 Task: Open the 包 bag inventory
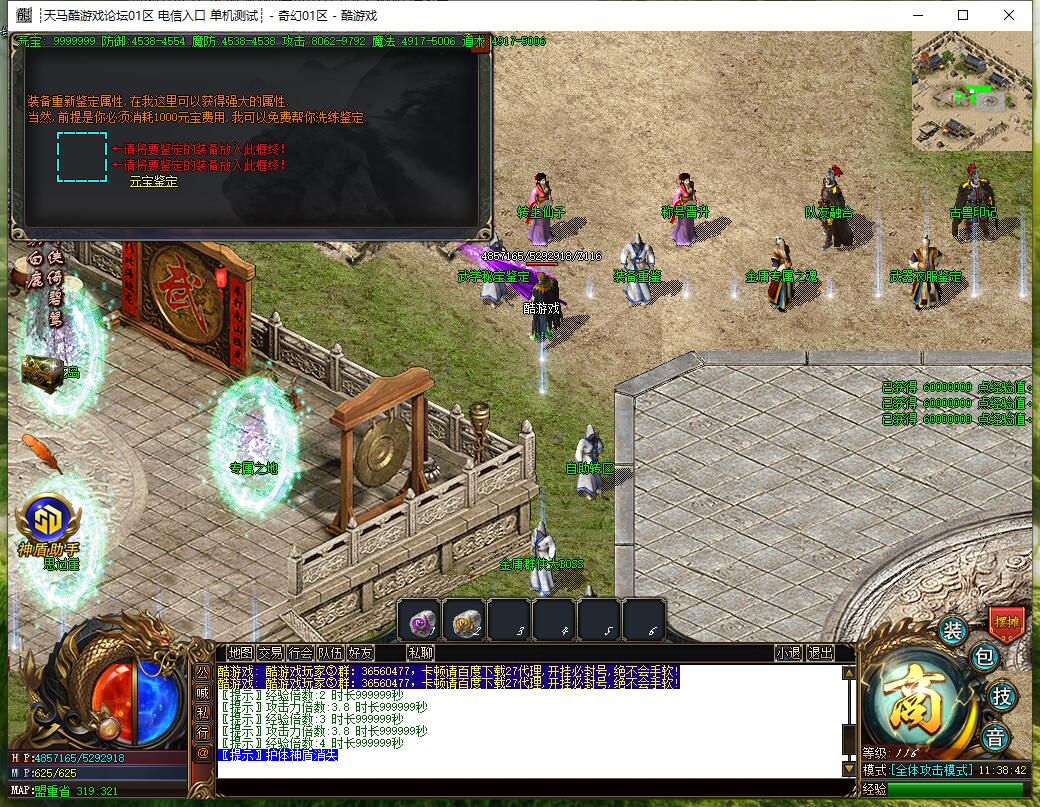click(984, 657)
